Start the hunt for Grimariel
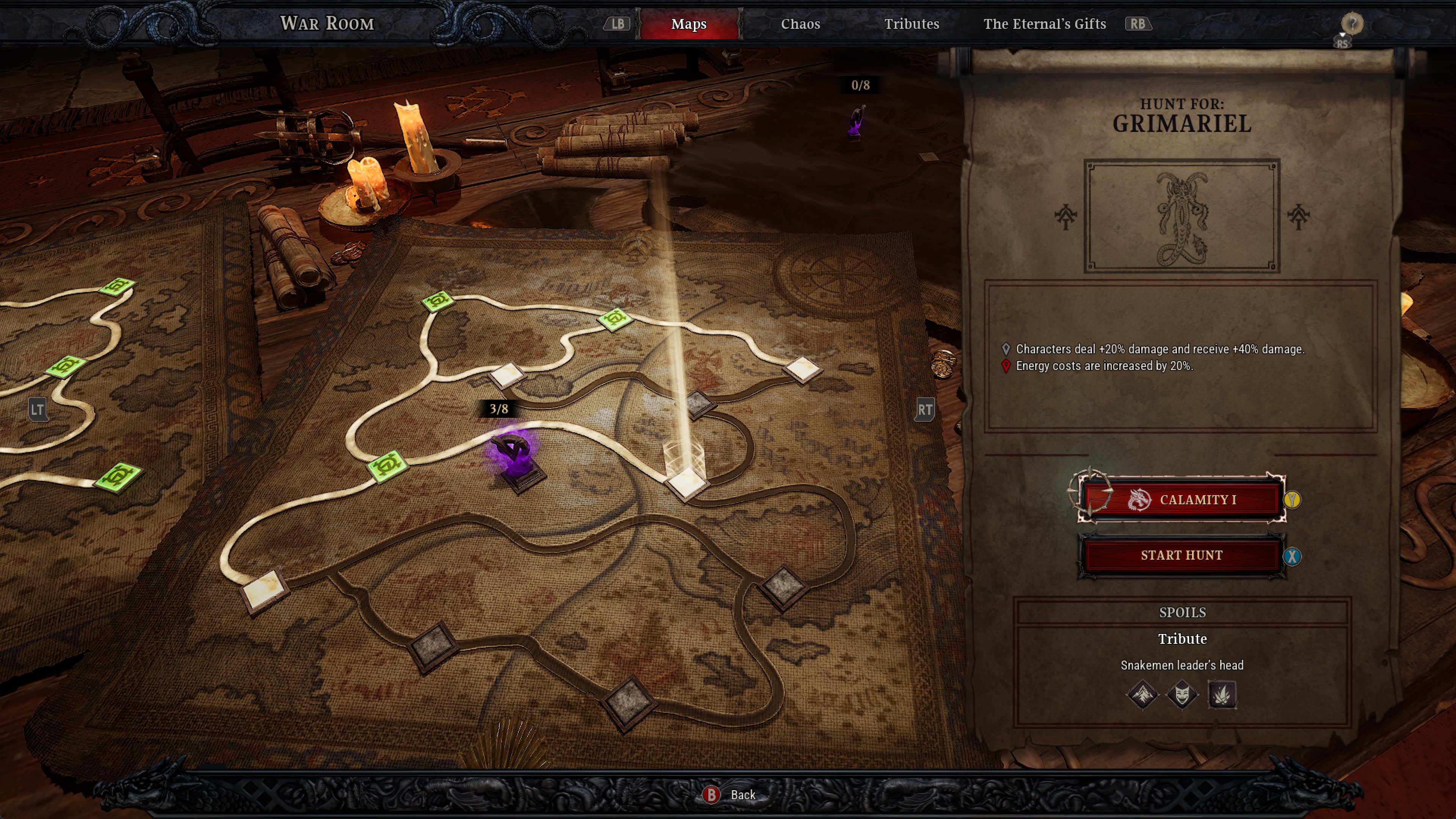 1181,555
